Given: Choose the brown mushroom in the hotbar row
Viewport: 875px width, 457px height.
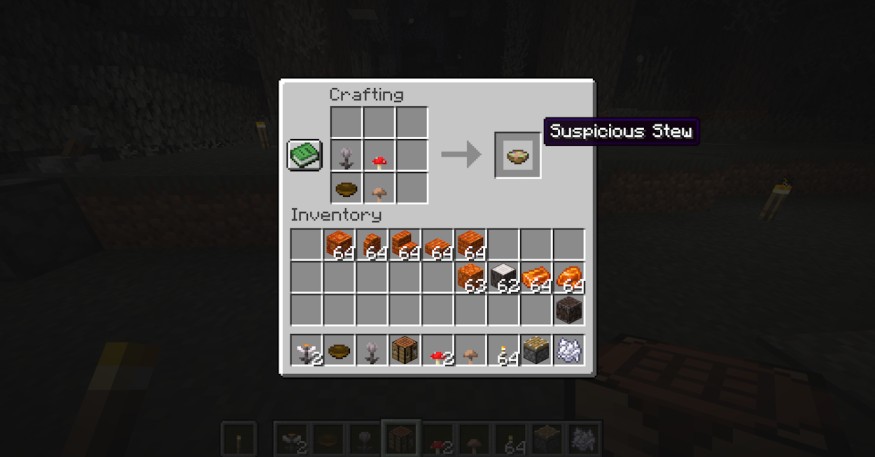Looking at the screenshot, I should tap(470, 350).
